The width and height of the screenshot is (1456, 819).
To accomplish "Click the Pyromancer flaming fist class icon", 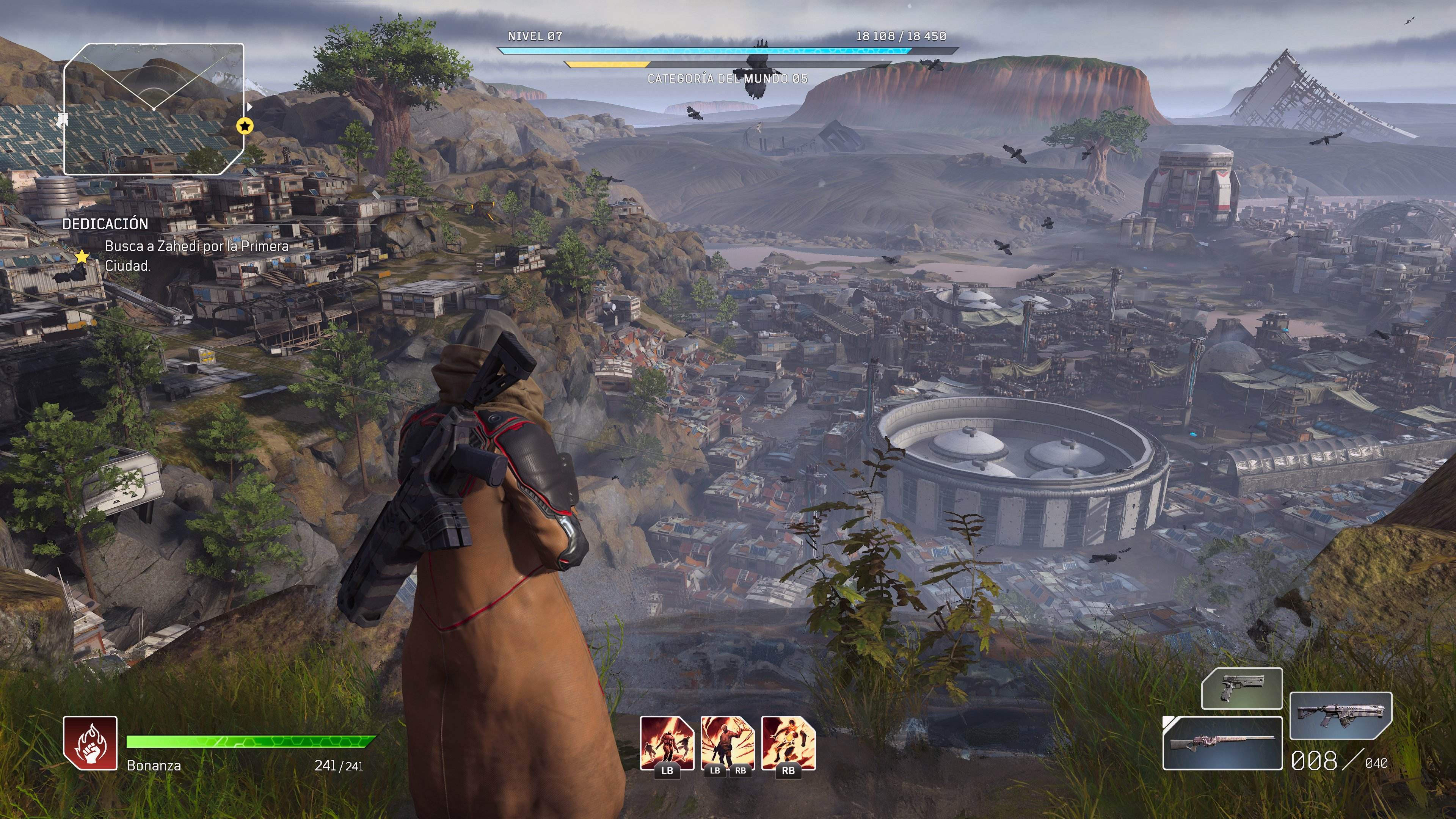I will pos(91,743).
